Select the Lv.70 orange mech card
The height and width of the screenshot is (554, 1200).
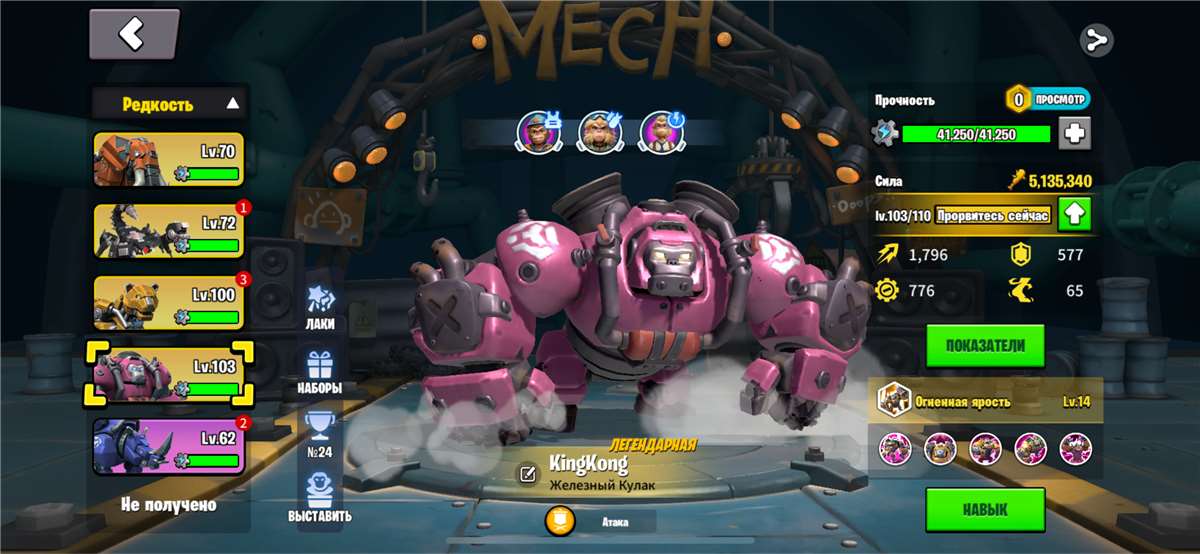pyautogui.click(x=168, y=160)
